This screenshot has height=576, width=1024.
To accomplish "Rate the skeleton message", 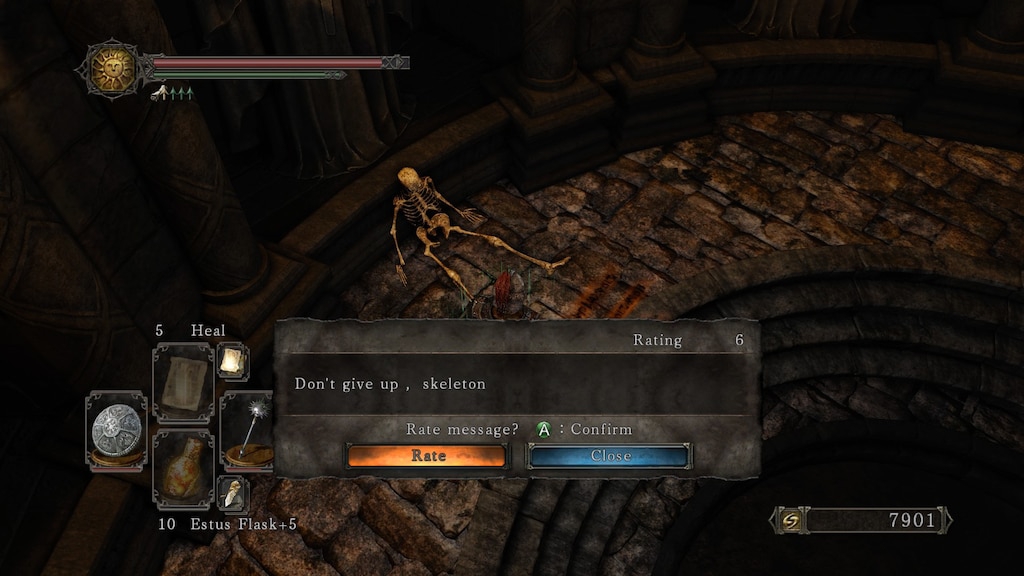I will (427, 456).
